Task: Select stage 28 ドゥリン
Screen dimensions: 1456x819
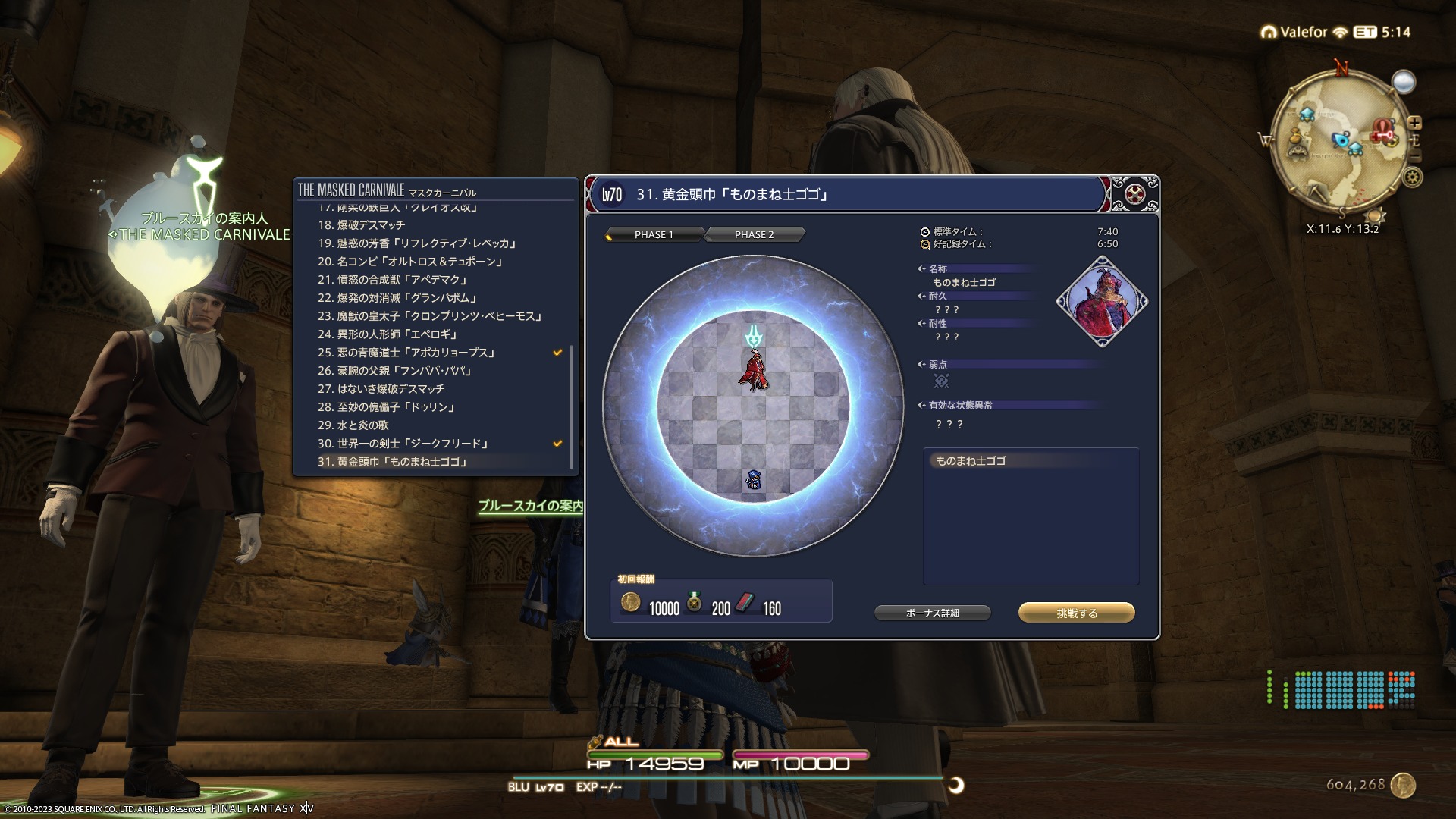Action: tap(387, 407)
